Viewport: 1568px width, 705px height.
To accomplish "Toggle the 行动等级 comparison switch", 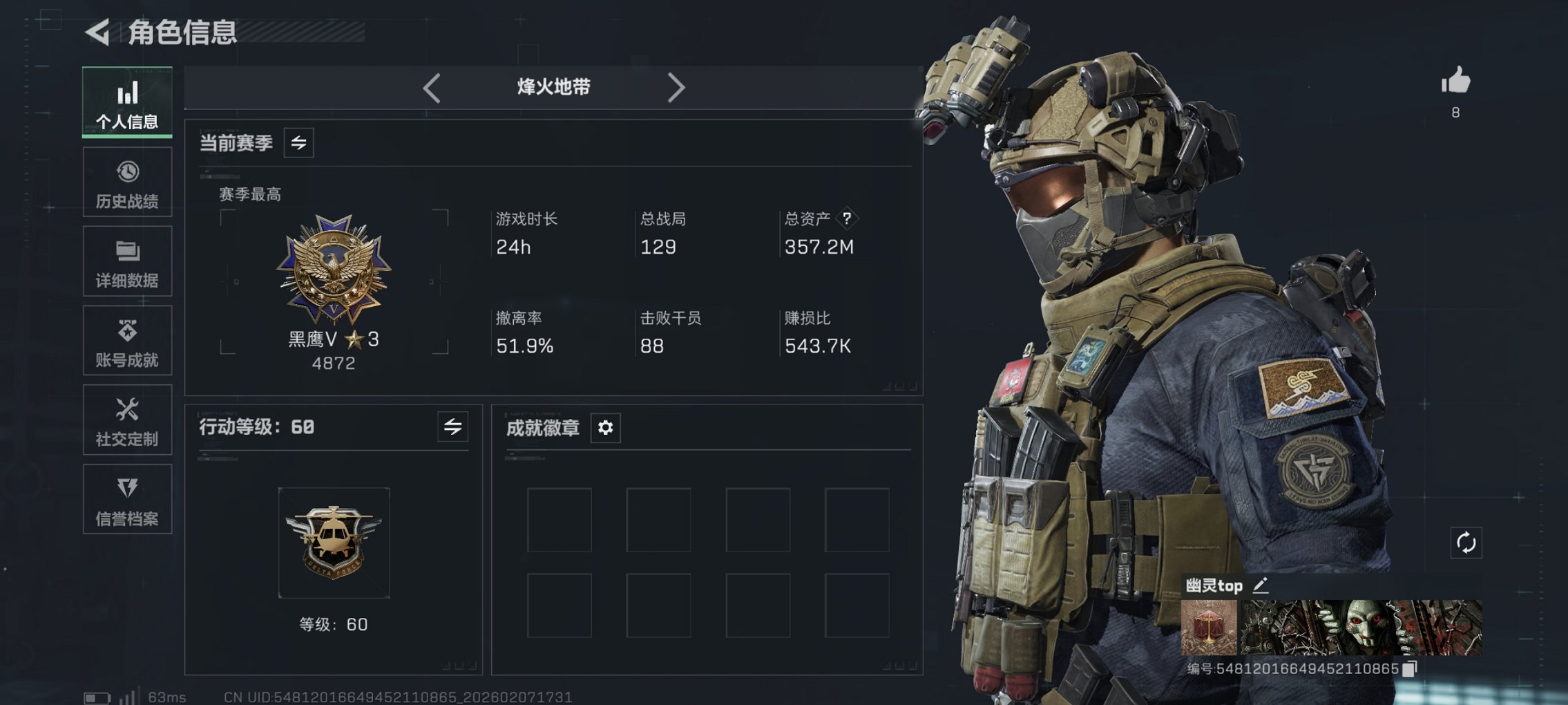I will pos(452,427).
